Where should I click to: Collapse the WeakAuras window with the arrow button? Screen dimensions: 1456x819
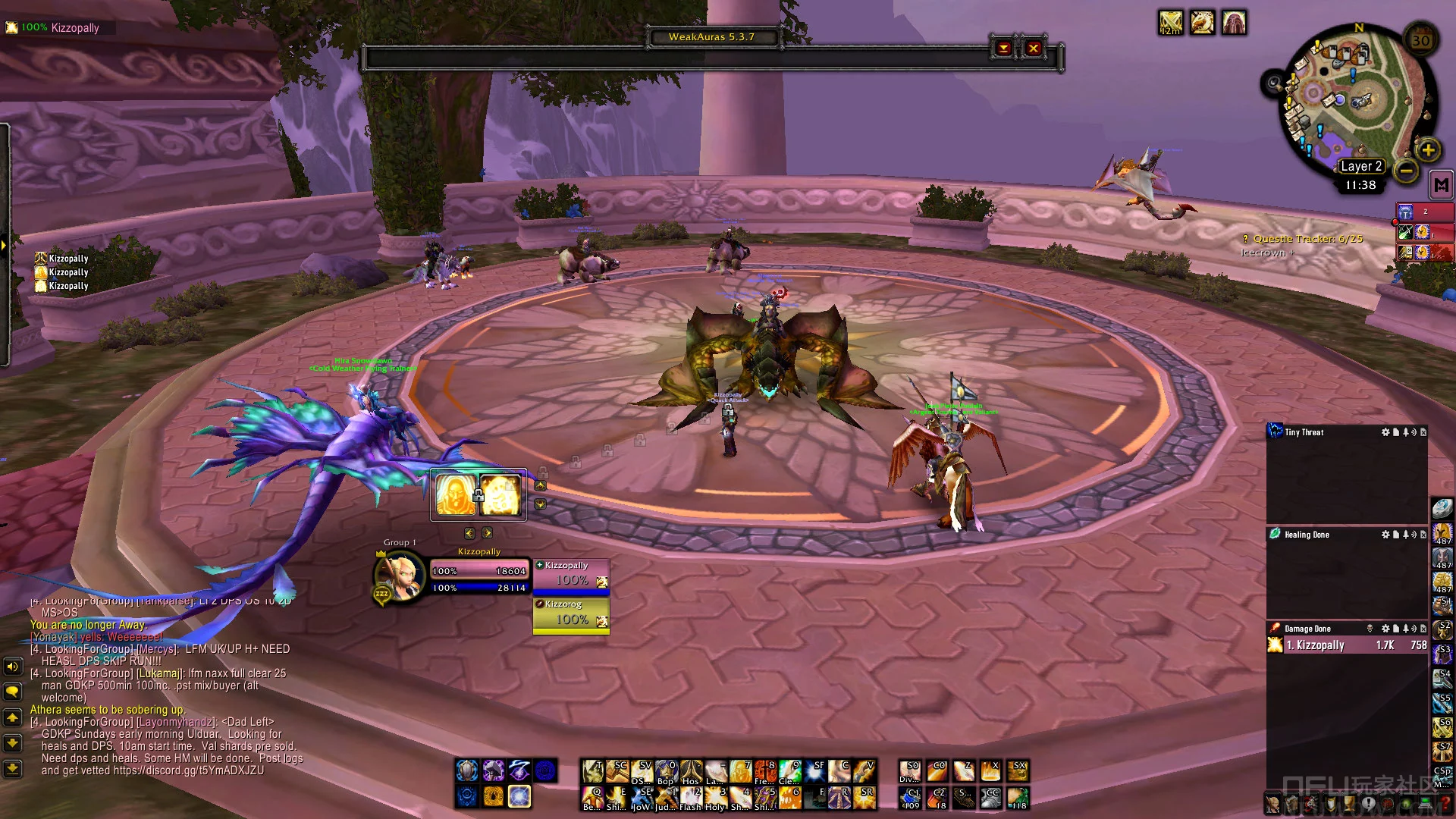click(1003, 49)
